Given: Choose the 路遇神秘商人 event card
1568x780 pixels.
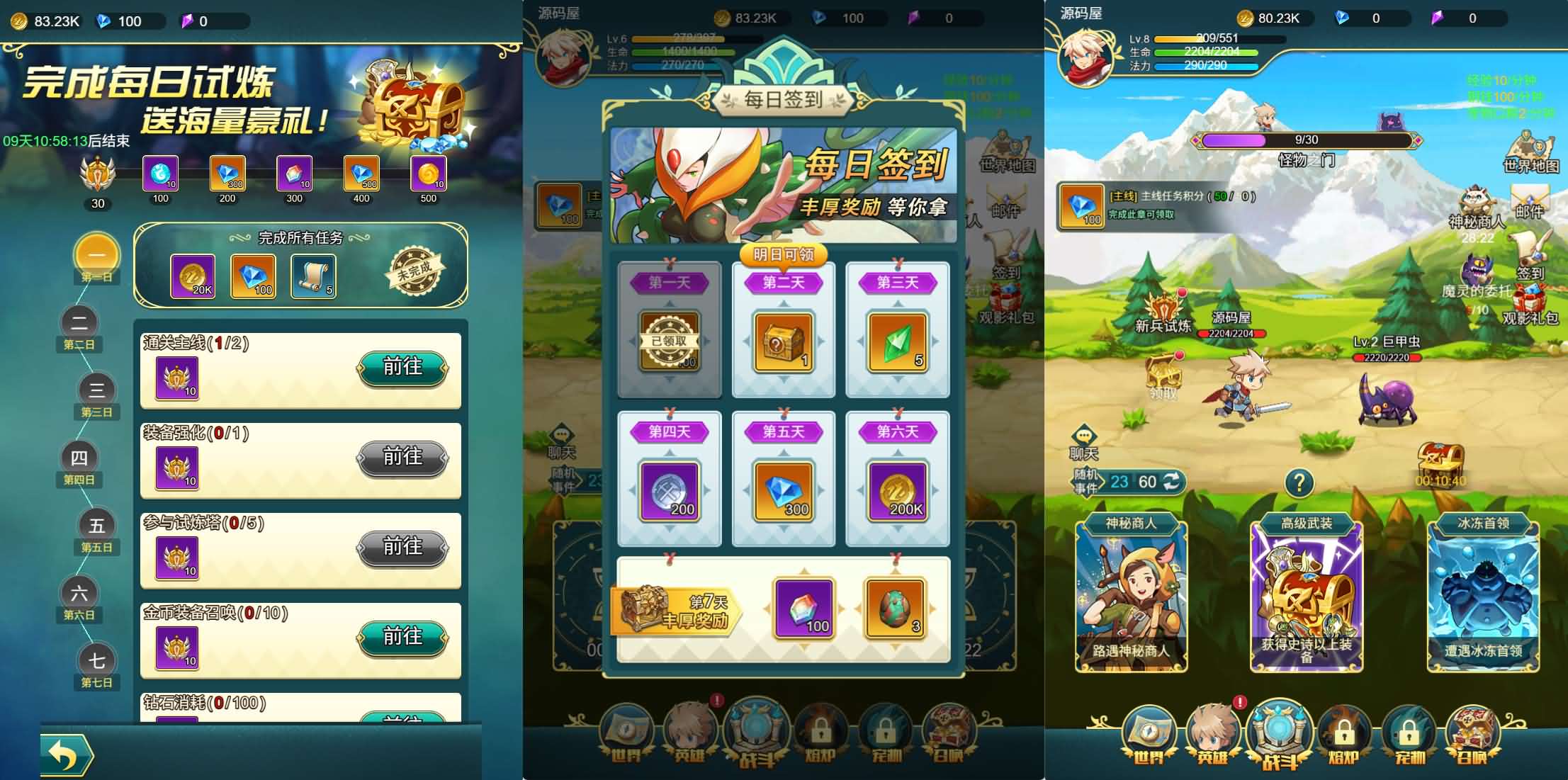Looking at the screenshot, I should tap(1131, 597).
